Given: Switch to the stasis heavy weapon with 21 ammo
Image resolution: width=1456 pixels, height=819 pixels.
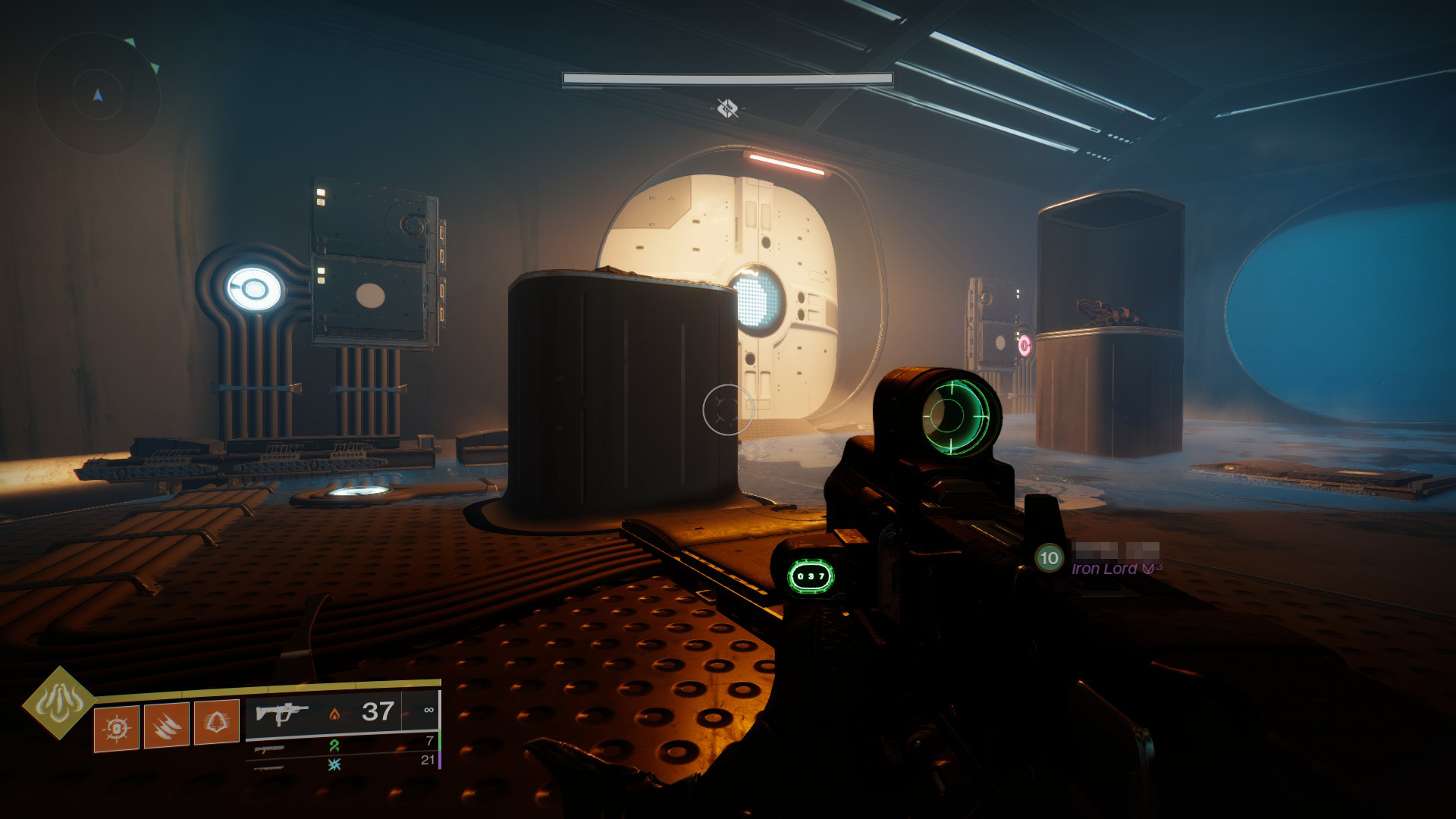Looking at the screenshot, I should (x=341, y=763).
